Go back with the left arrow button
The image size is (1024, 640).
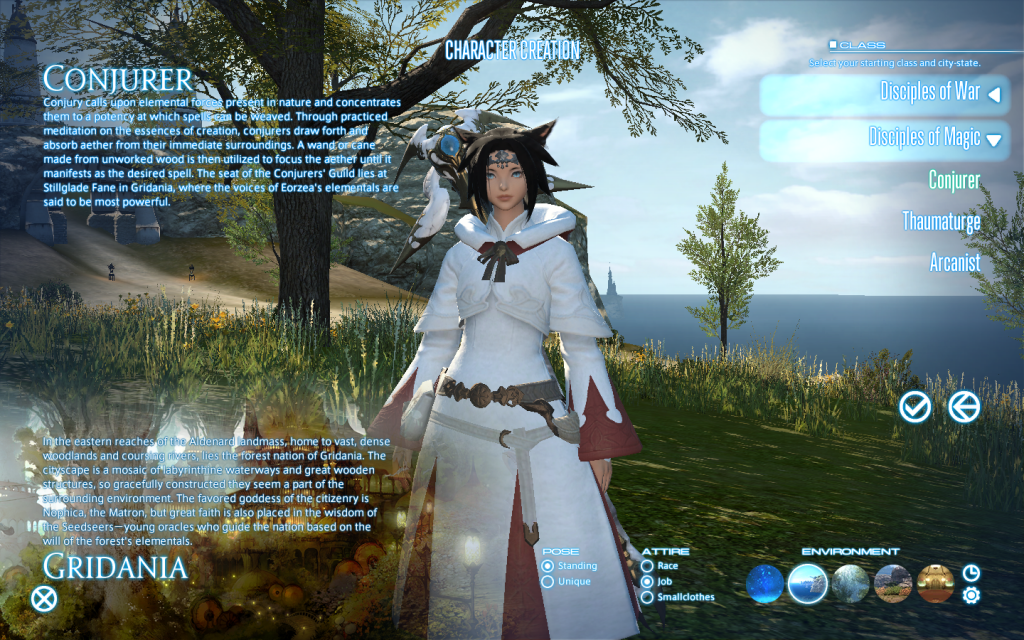pos(964,406)
